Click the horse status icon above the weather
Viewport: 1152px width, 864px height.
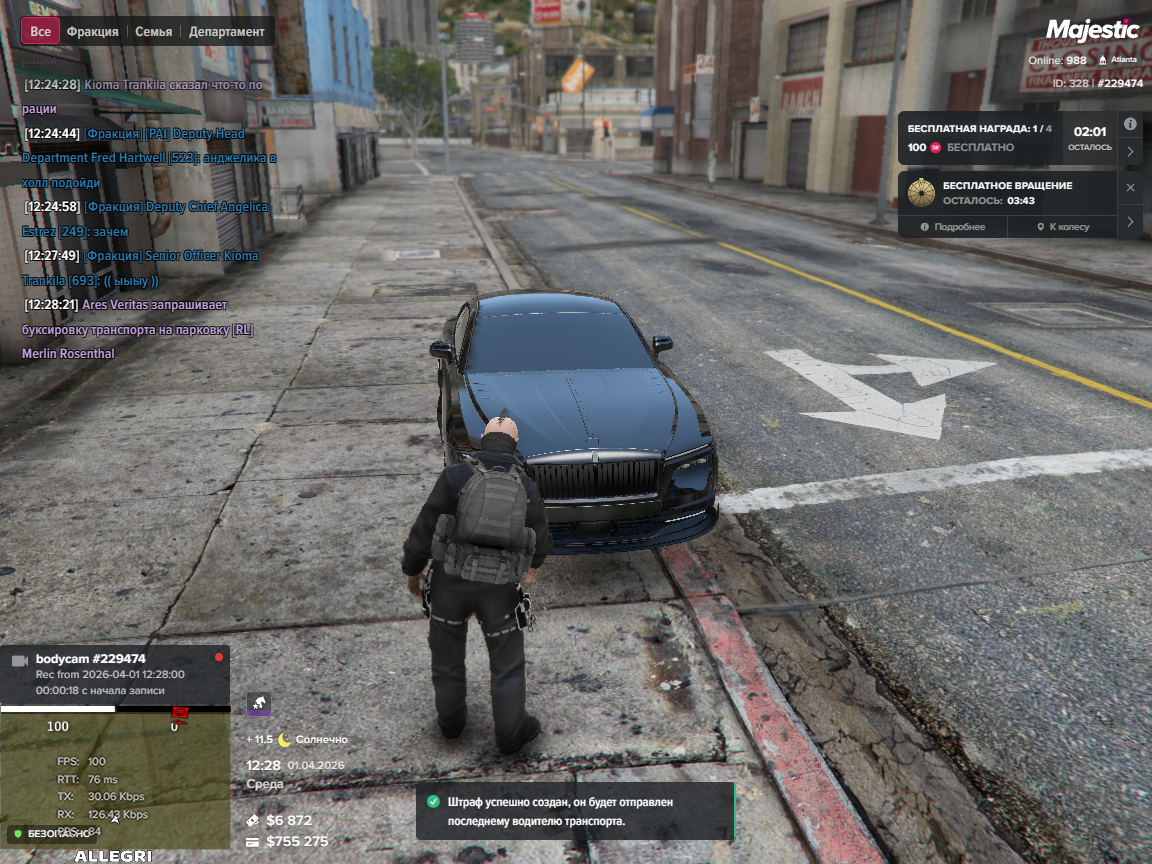258,703
